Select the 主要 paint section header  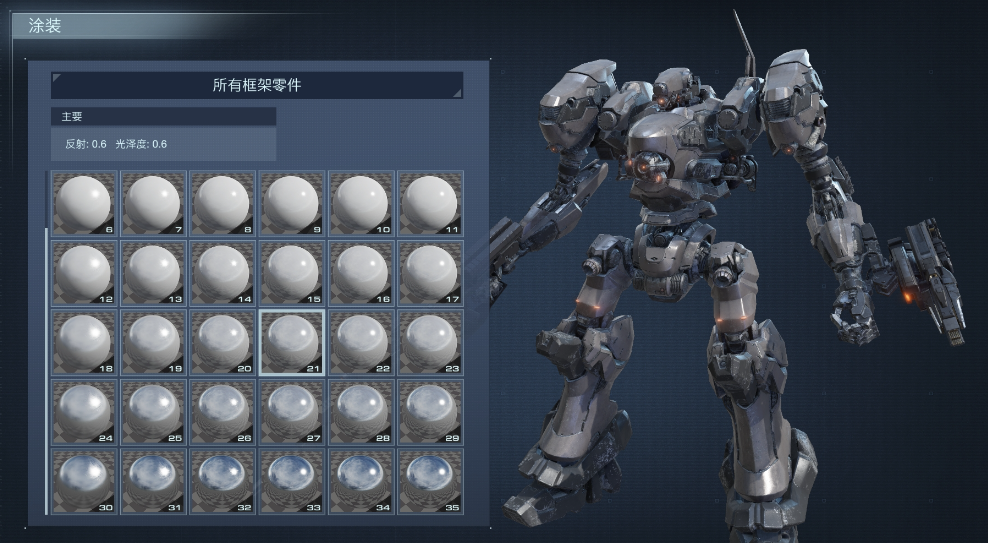[163, 117]
